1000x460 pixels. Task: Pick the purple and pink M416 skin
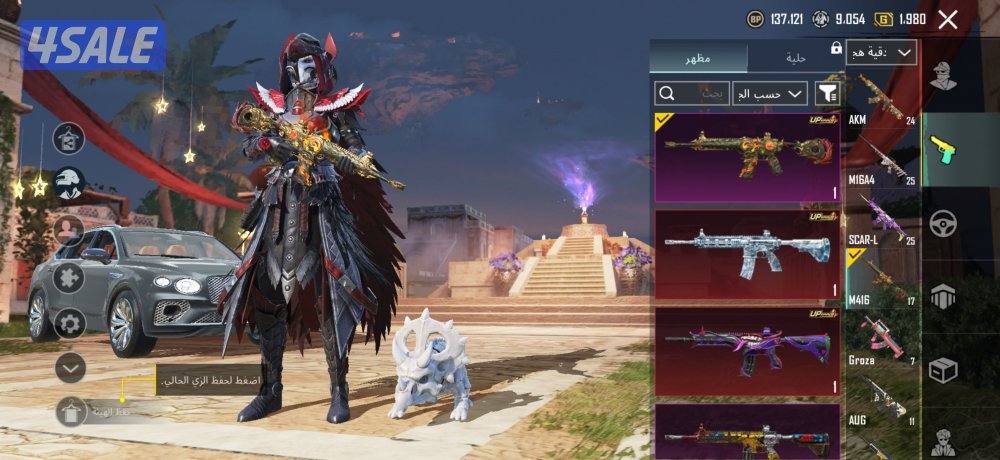(x=747, y=350)
